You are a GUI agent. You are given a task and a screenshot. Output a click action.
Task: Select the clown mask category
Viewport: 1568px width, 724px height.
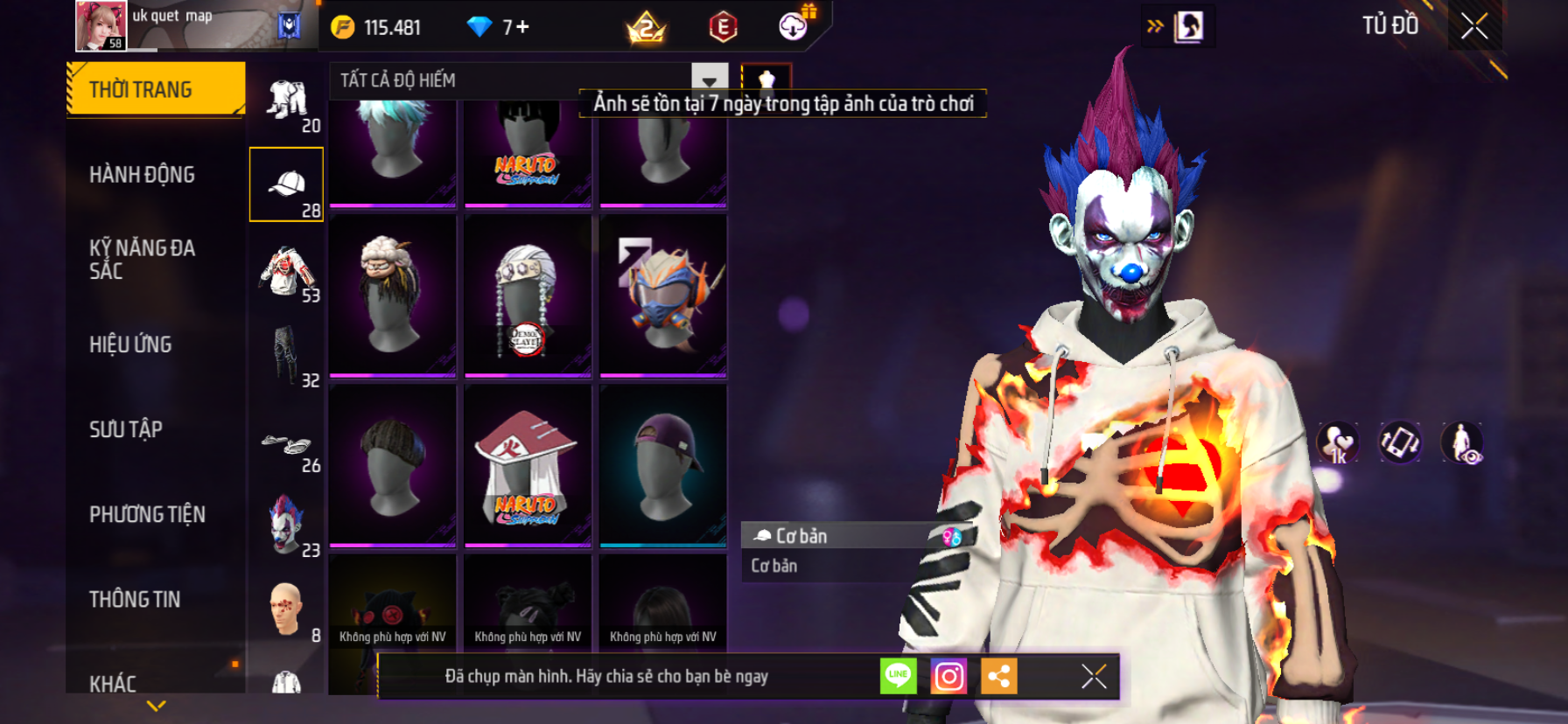pos(286,525)
